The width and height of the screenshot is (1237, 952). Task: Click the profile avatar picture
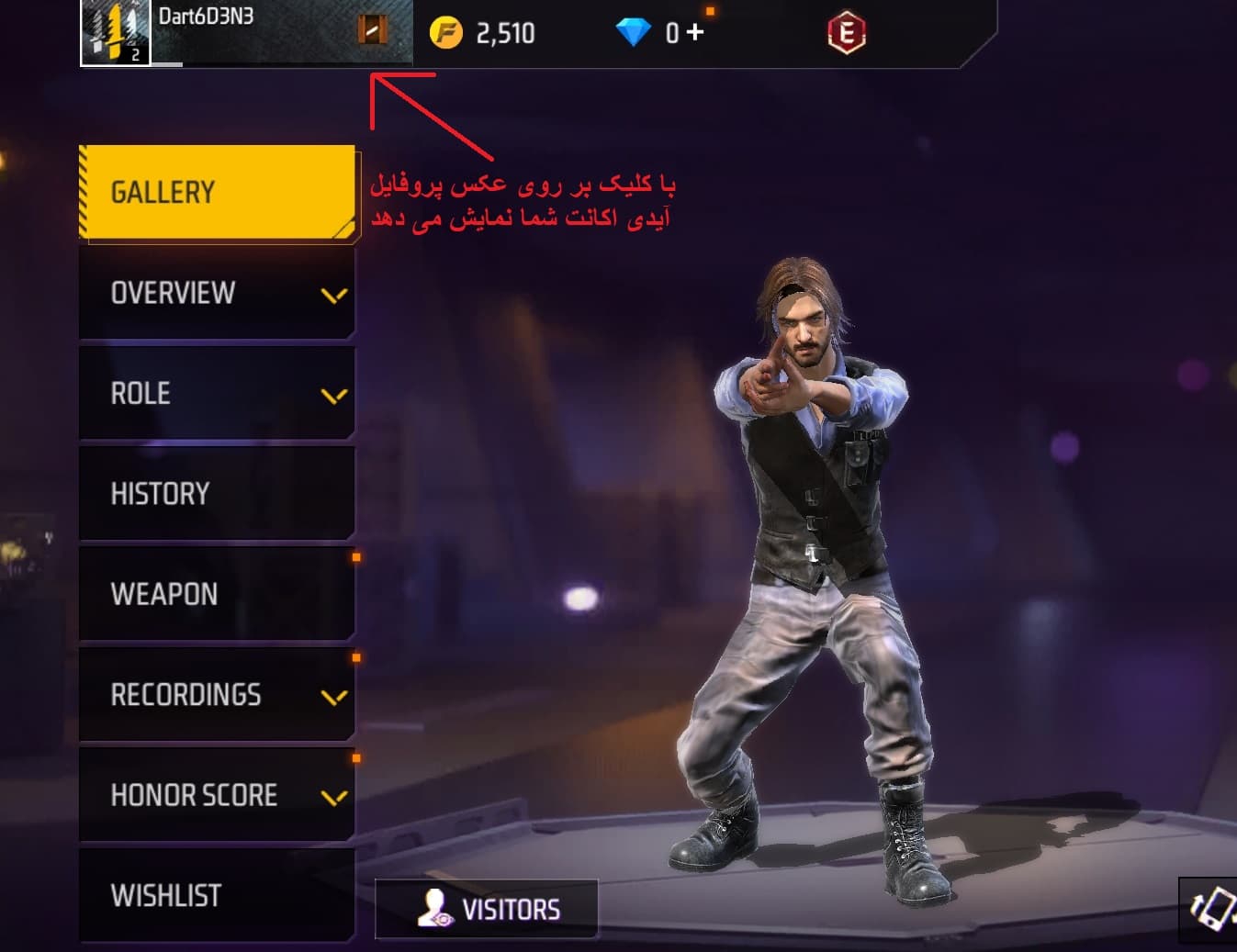(x=116, y=33)
